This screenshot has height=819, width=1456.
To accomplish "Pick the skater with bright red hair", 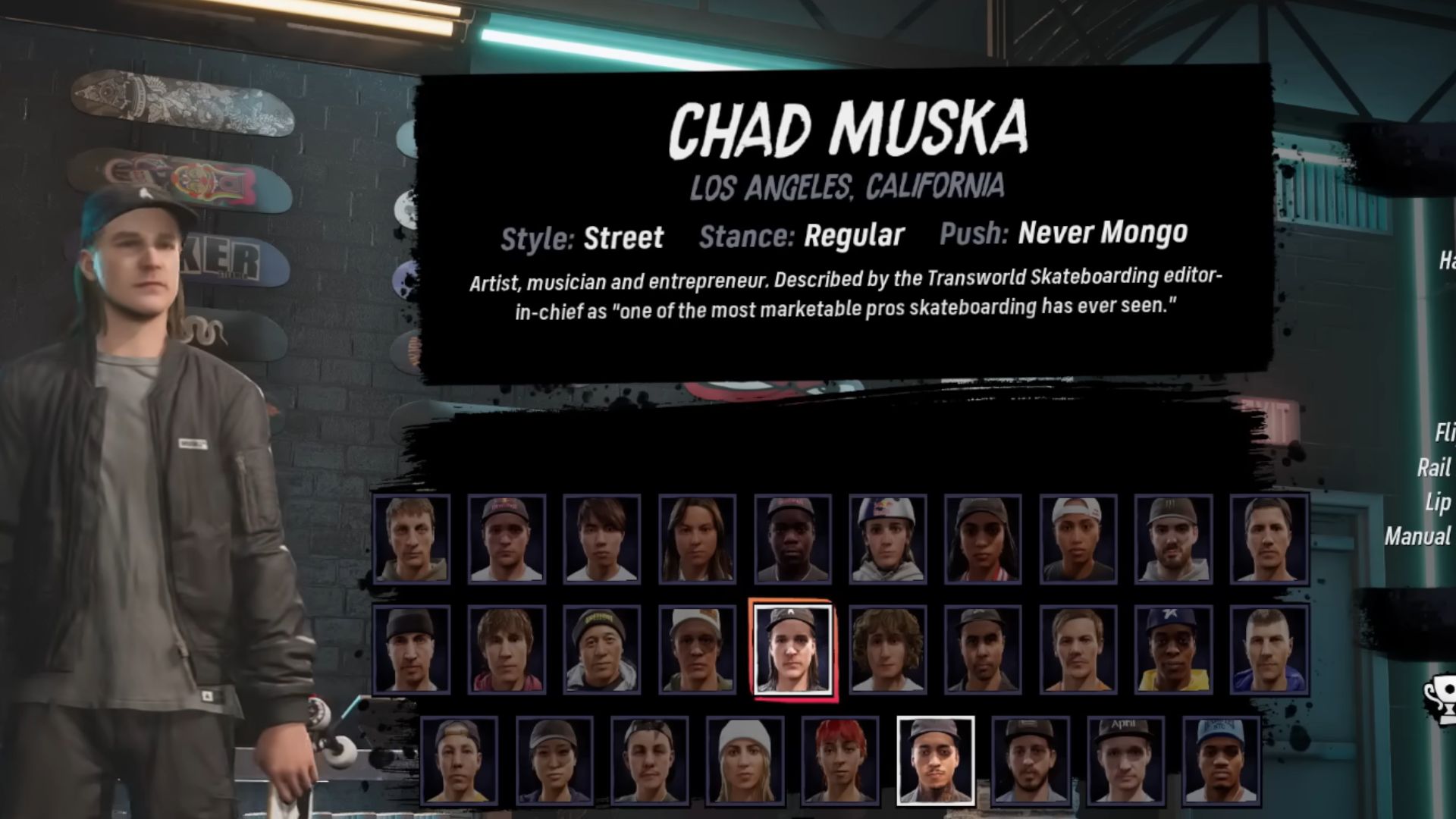I will [840, 760].
